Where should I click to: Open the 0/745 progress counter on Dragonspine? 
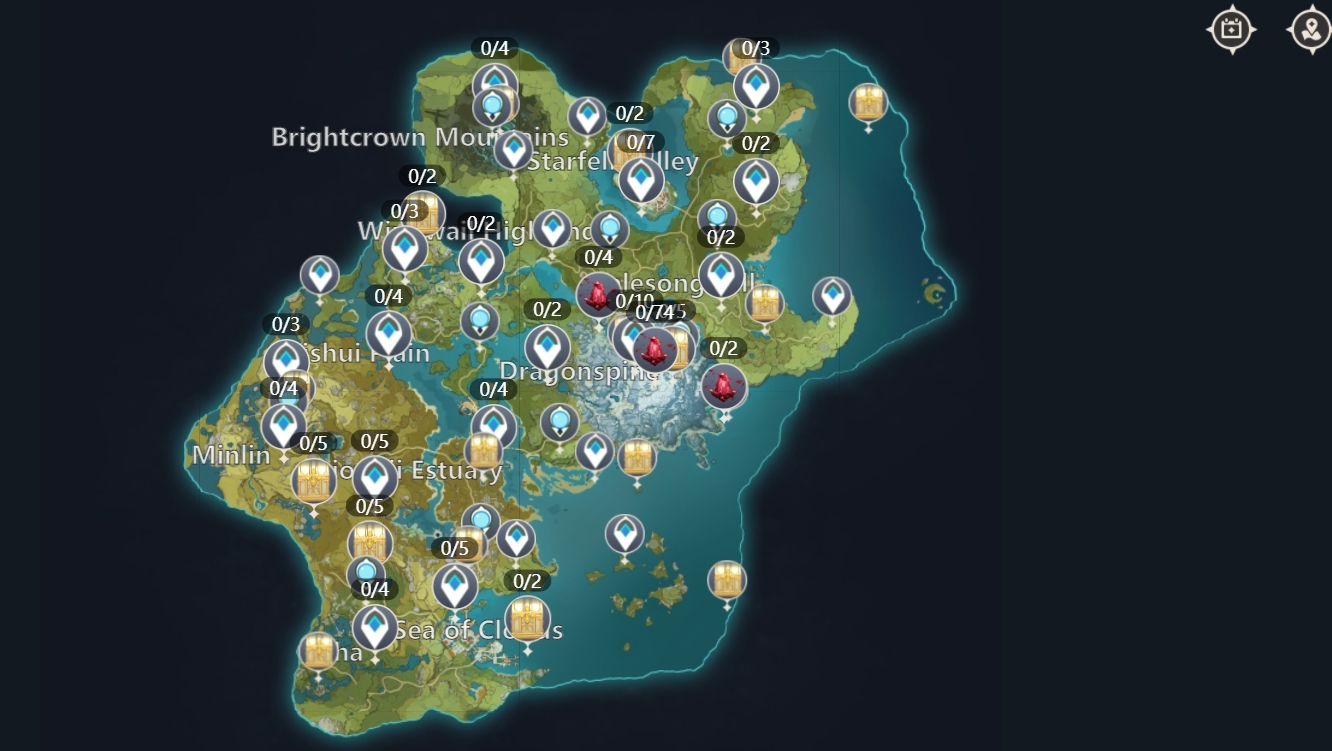[662, 311]
